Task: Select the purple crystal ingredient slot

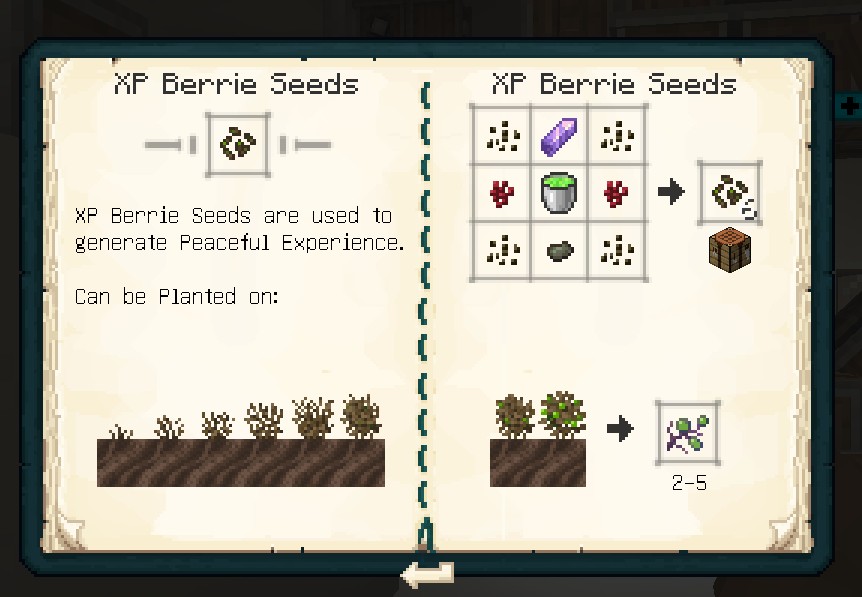Action: [x=560, y=135]
